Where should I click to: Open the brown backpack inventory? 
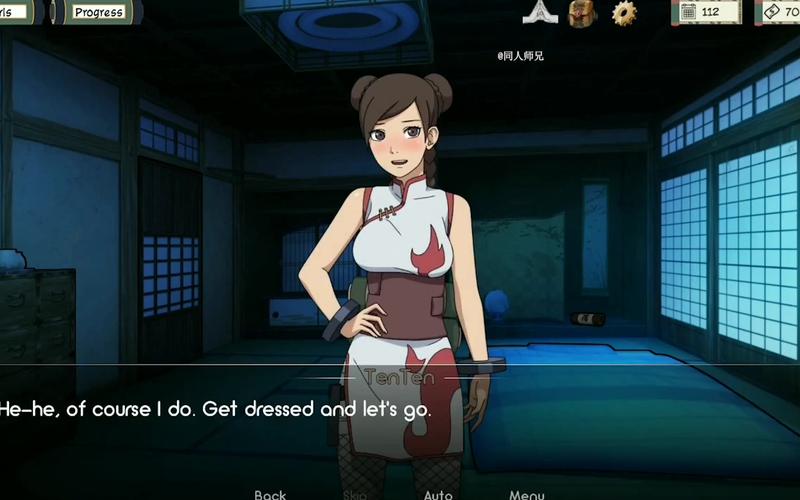pos(582,12)
